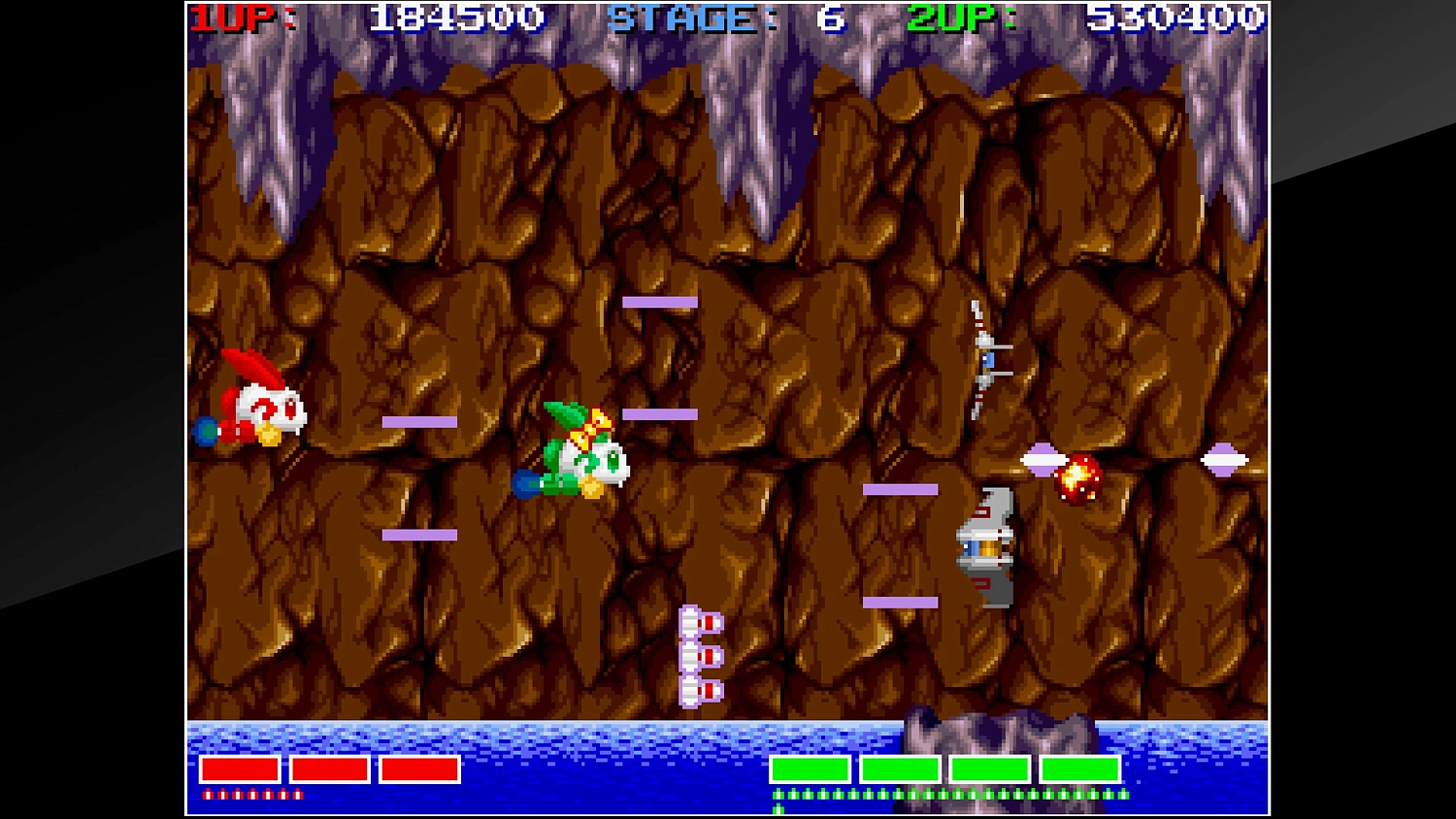Click the first red health bar segment

[239, 770]
